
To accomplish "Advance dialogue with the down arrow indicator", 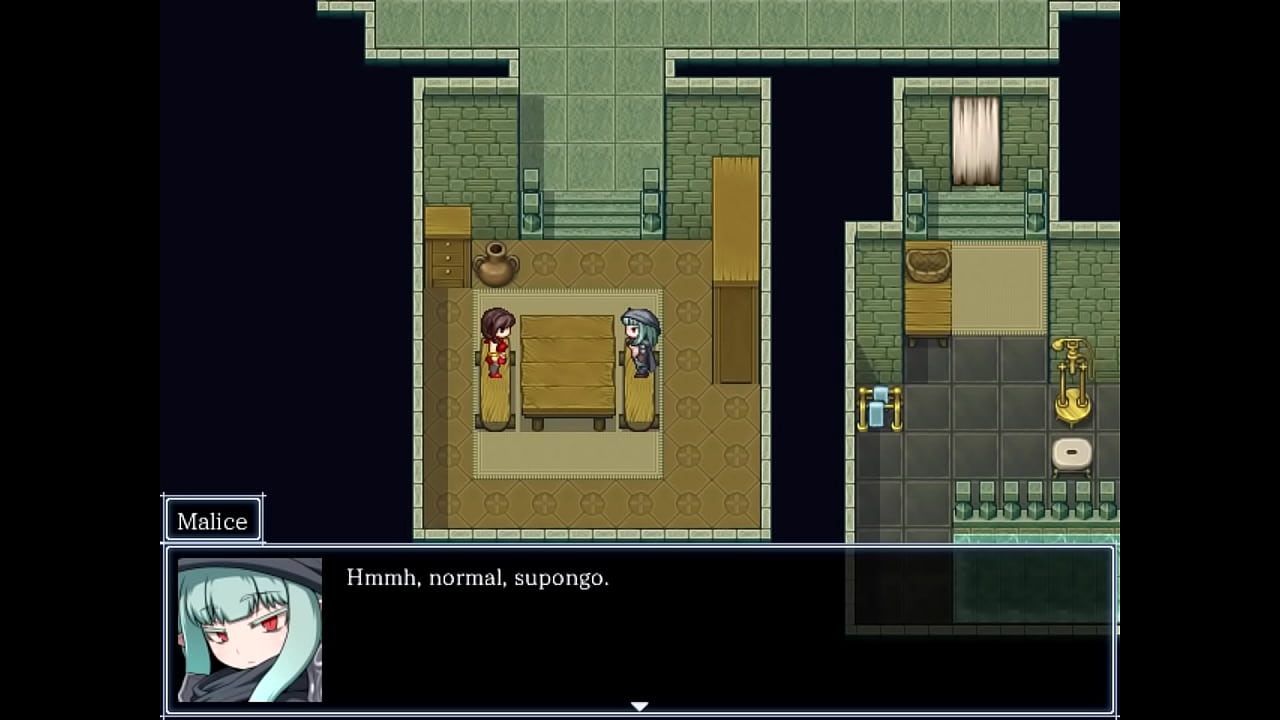I will [639, 706].
